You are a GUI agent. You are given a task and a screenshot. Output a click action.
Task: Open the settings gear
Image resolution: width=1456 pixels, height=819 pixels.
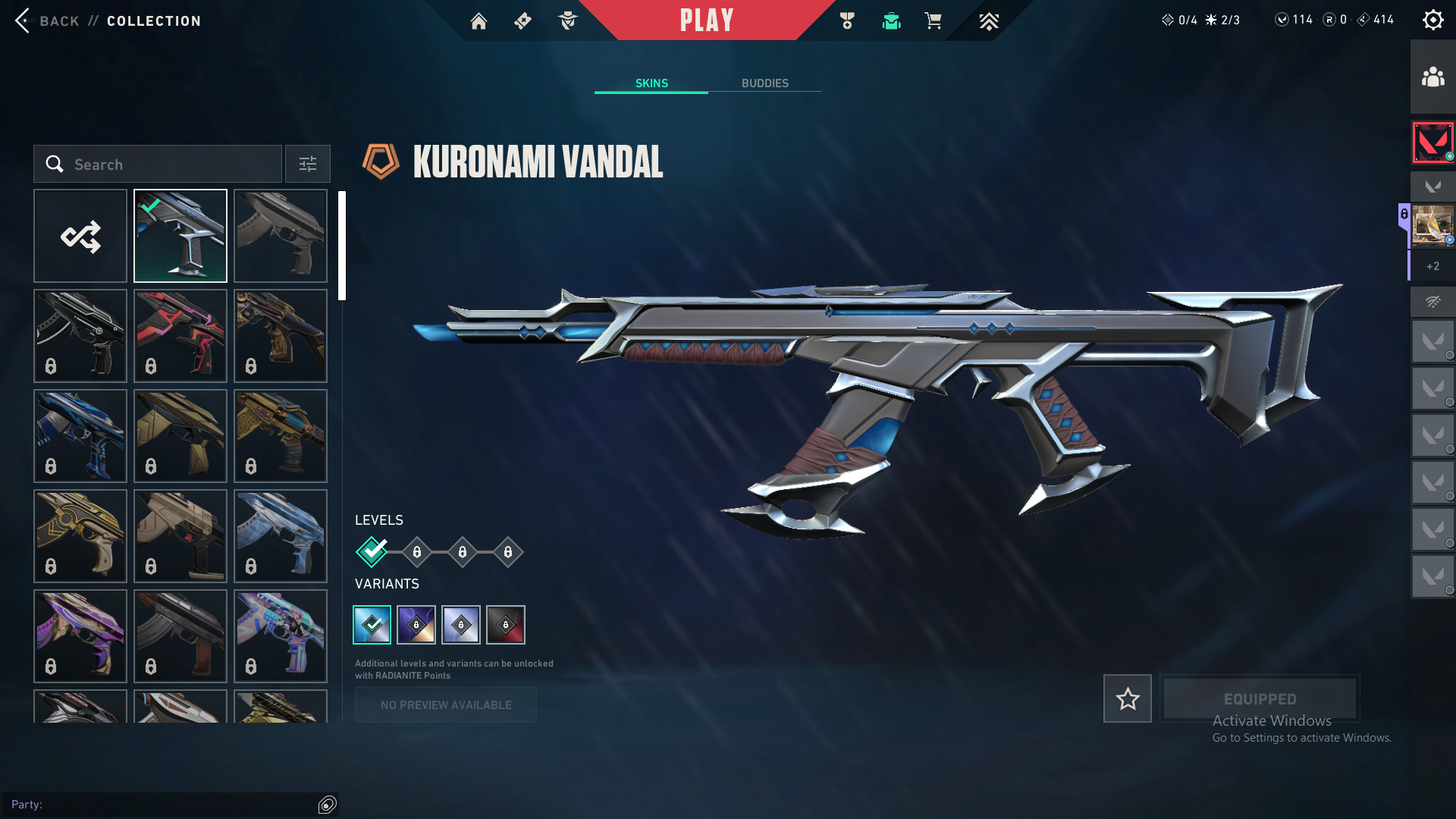1432,20
